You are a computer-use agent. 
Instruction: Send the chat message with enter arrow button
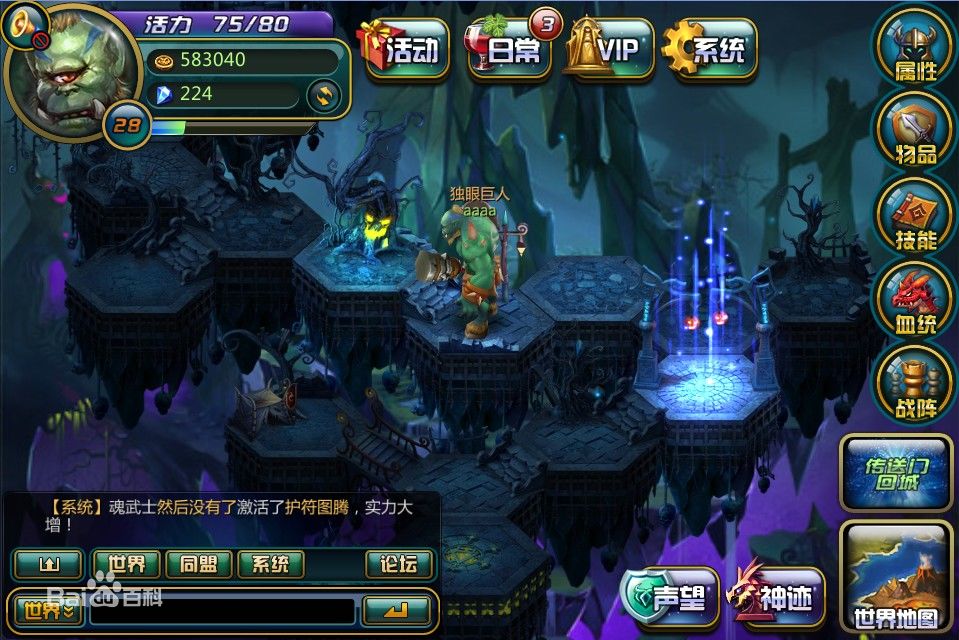click(397, 609)
